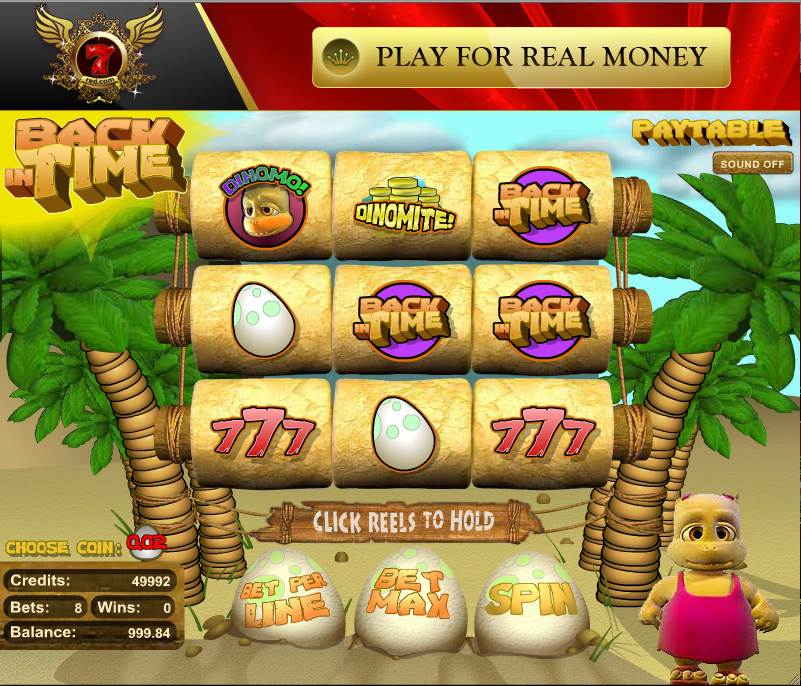Choose the Bet Per Line egg
Image resolution: width=801 pixels, height=686 pixels.
(x=283, y=599)
